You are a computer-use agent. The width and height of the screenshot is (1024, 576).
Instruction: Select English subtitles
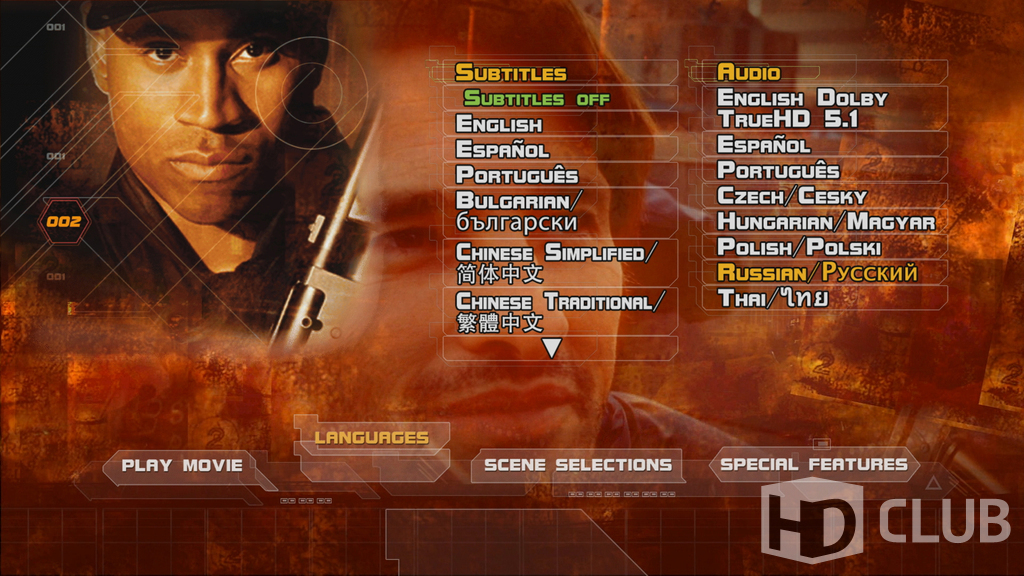499,124
